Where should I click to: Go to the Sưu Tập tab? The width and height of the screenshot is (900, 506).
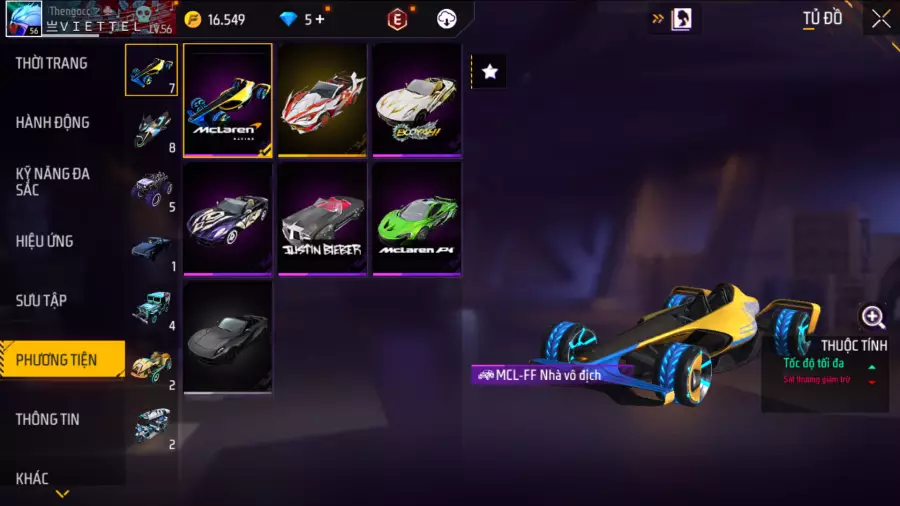(x=42, y=300)
